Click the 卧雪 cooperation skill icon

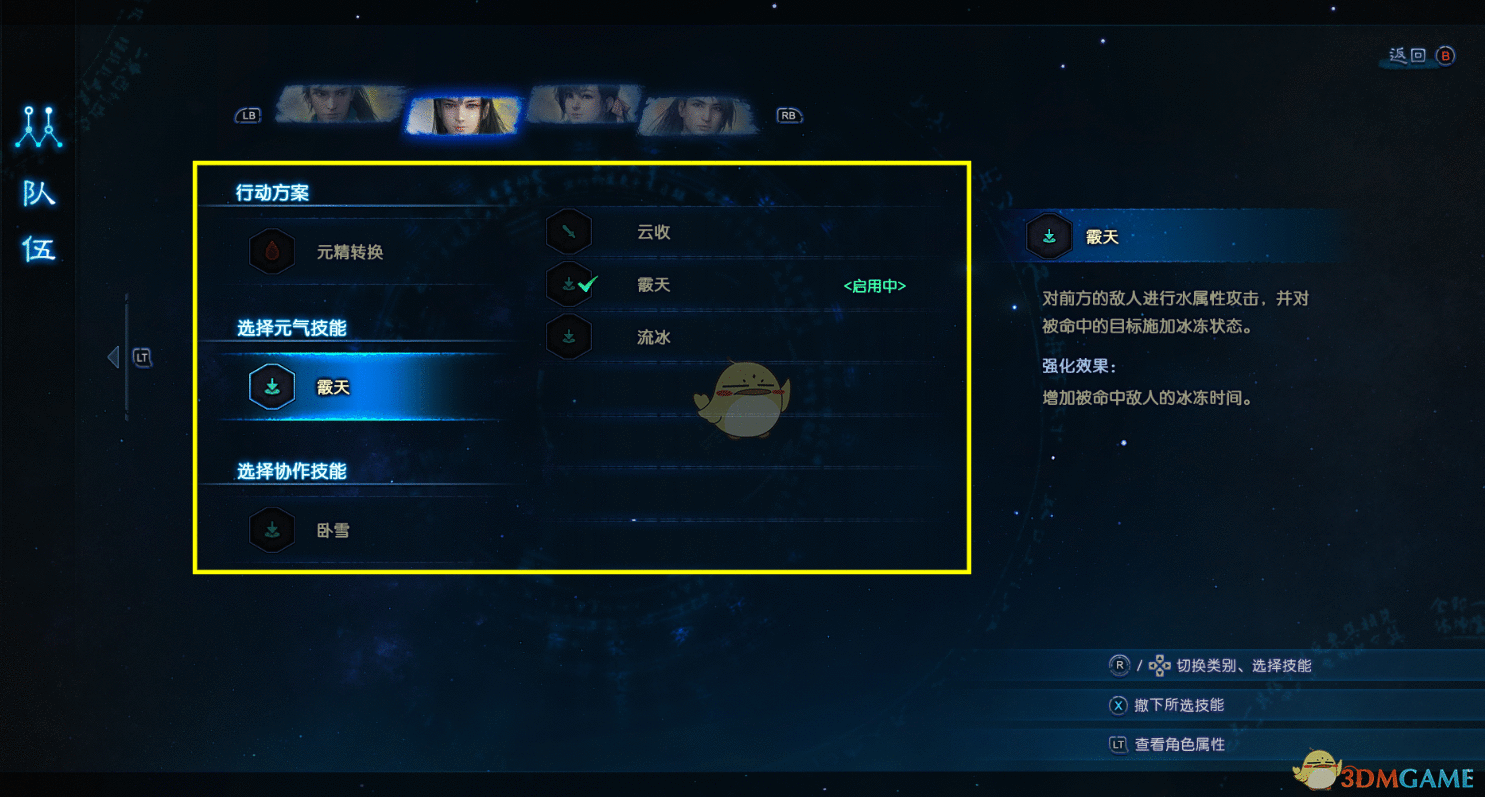[270, 530]
